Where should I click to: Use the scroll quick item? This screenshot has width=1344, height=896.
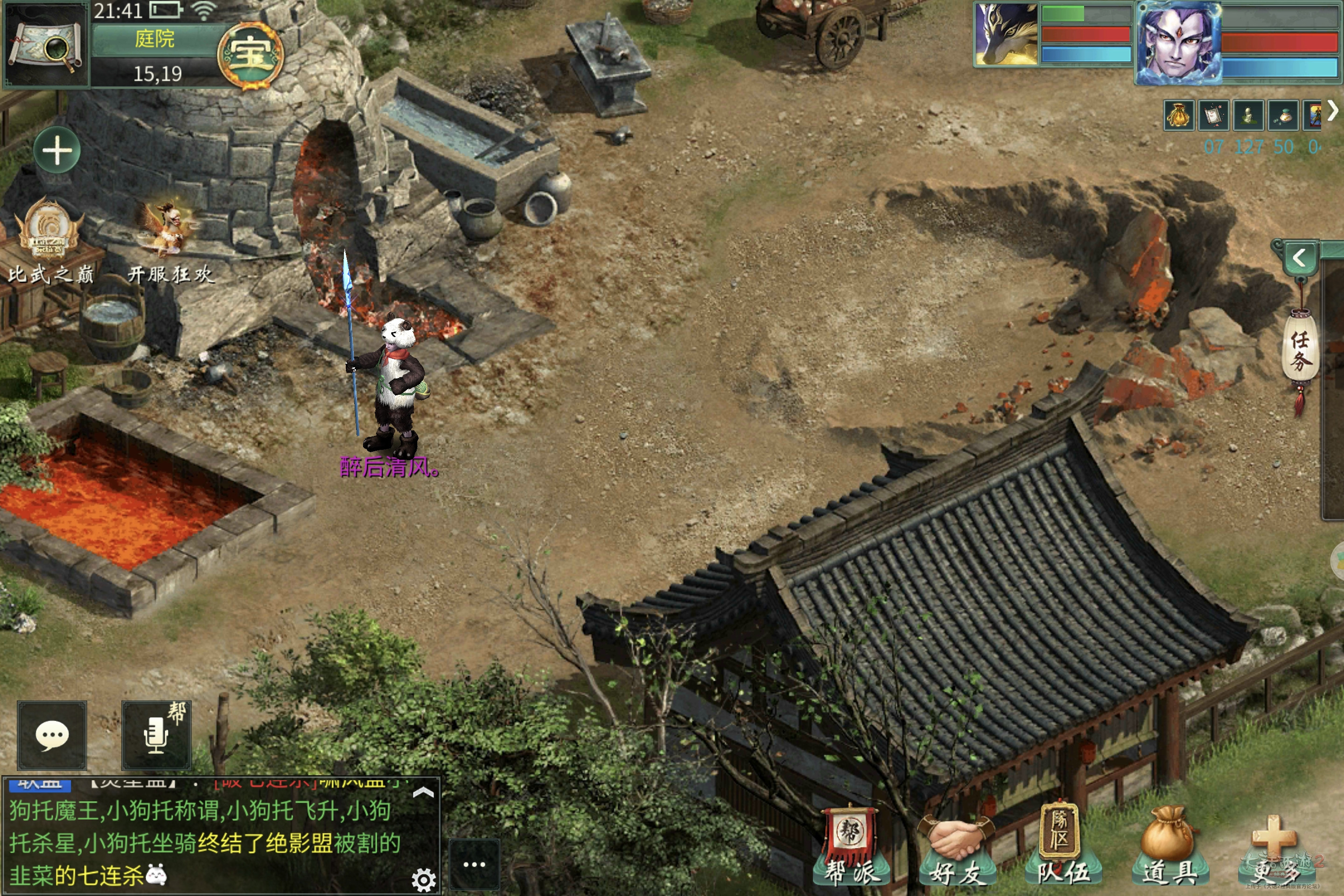1213,115
